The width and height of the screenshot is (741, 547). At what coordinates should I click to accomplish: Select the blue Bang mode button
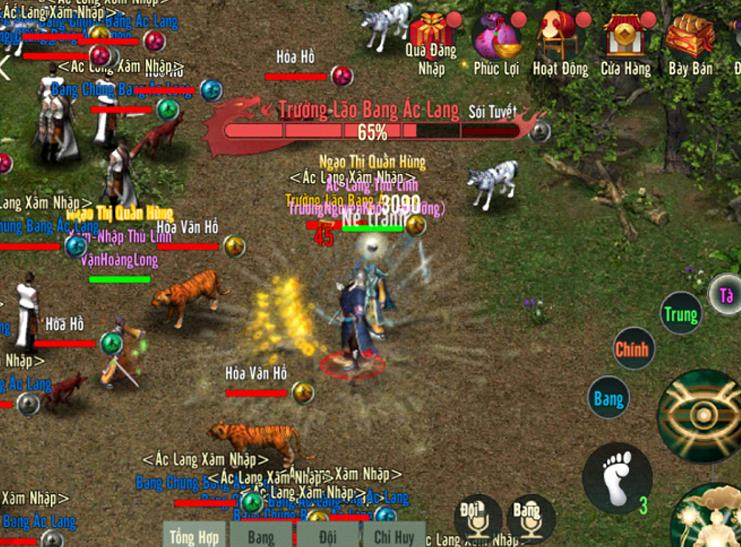pos(608,398)
